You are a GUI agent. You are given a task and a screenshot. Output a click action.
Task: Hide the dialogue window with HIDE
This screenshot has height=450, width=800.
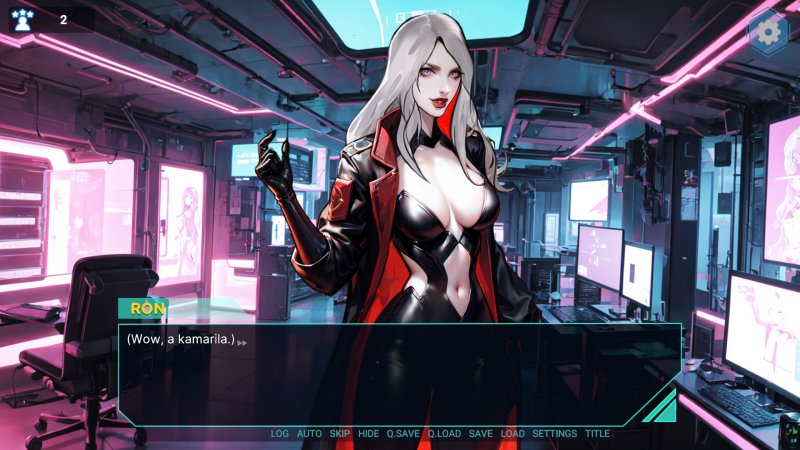pos(368,434)
